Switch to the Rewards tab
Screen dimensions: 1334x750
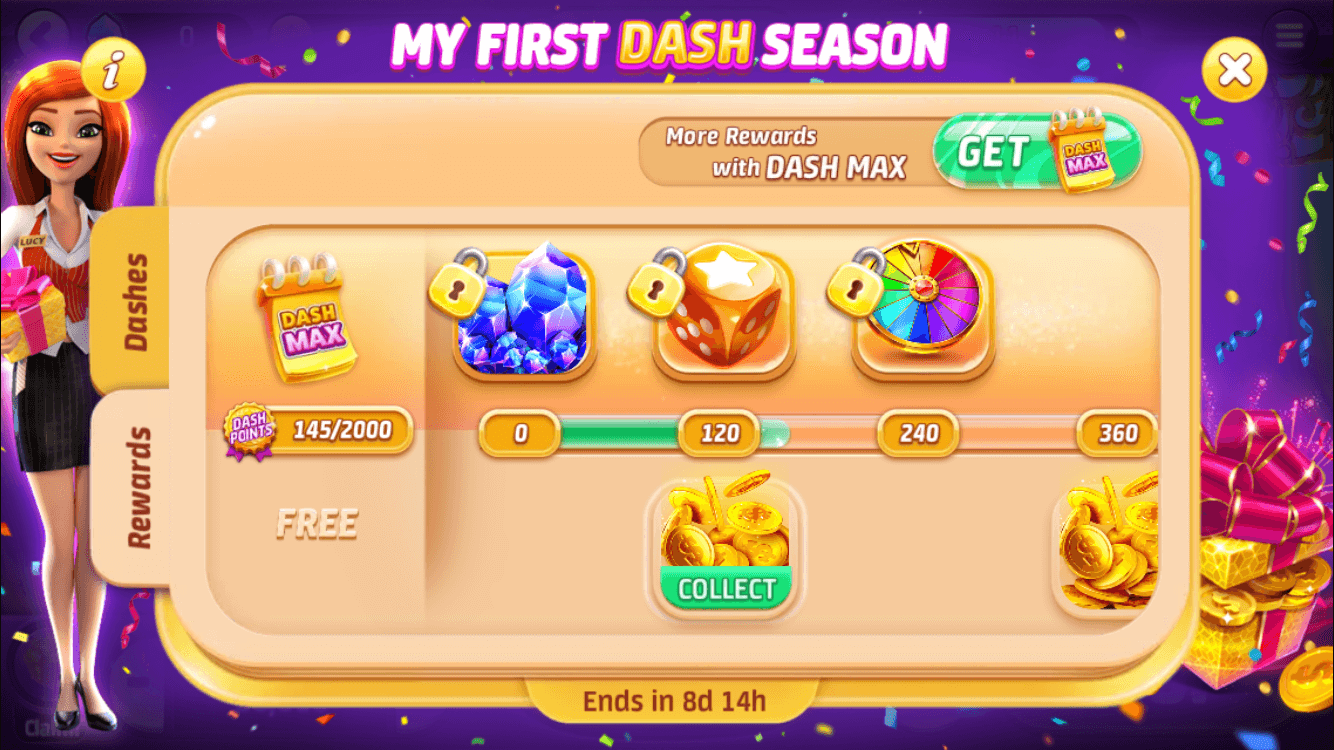[x=138, y=480]
